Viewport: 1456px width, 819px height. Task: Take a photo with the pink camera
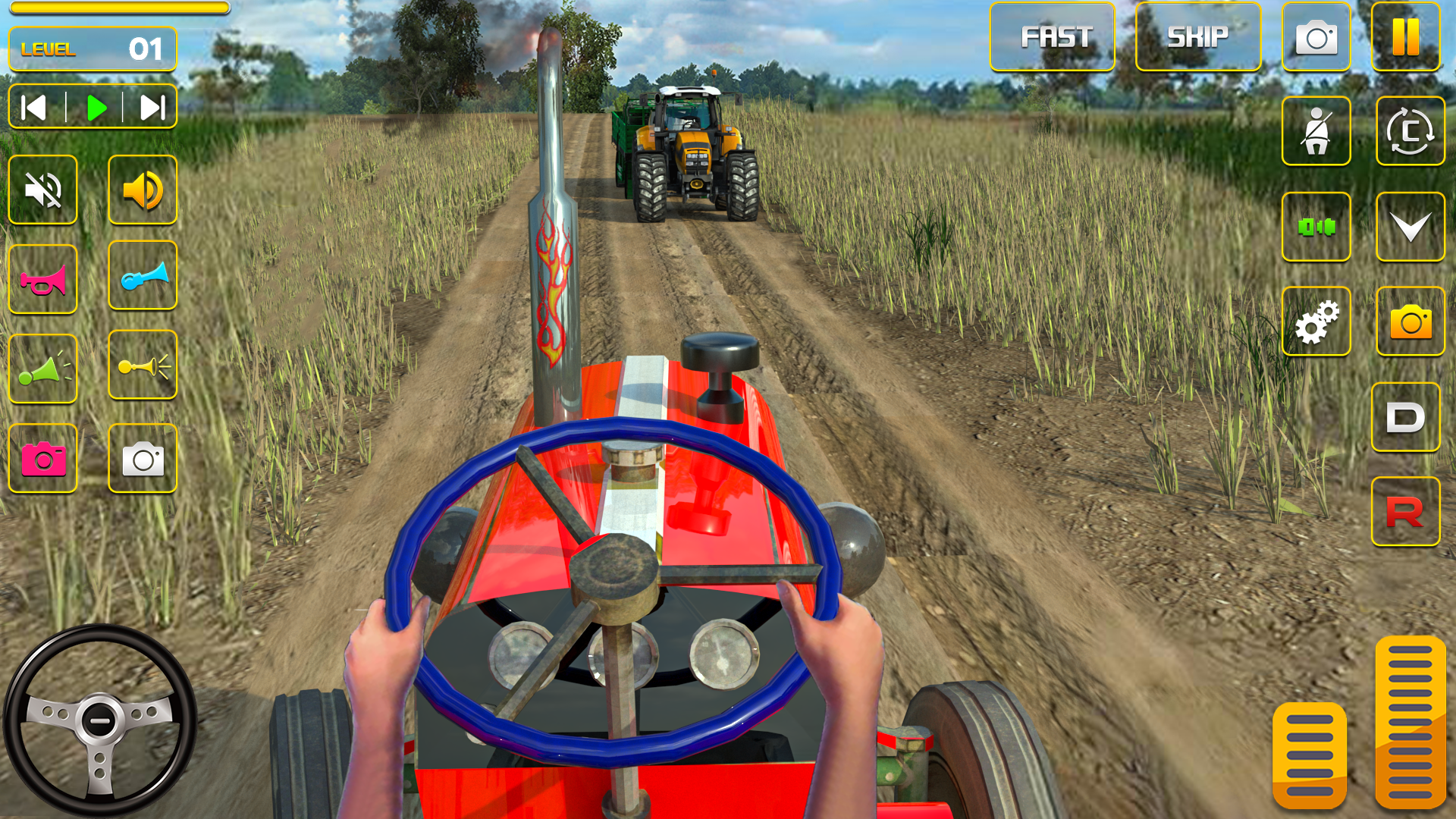coord(42,458)
